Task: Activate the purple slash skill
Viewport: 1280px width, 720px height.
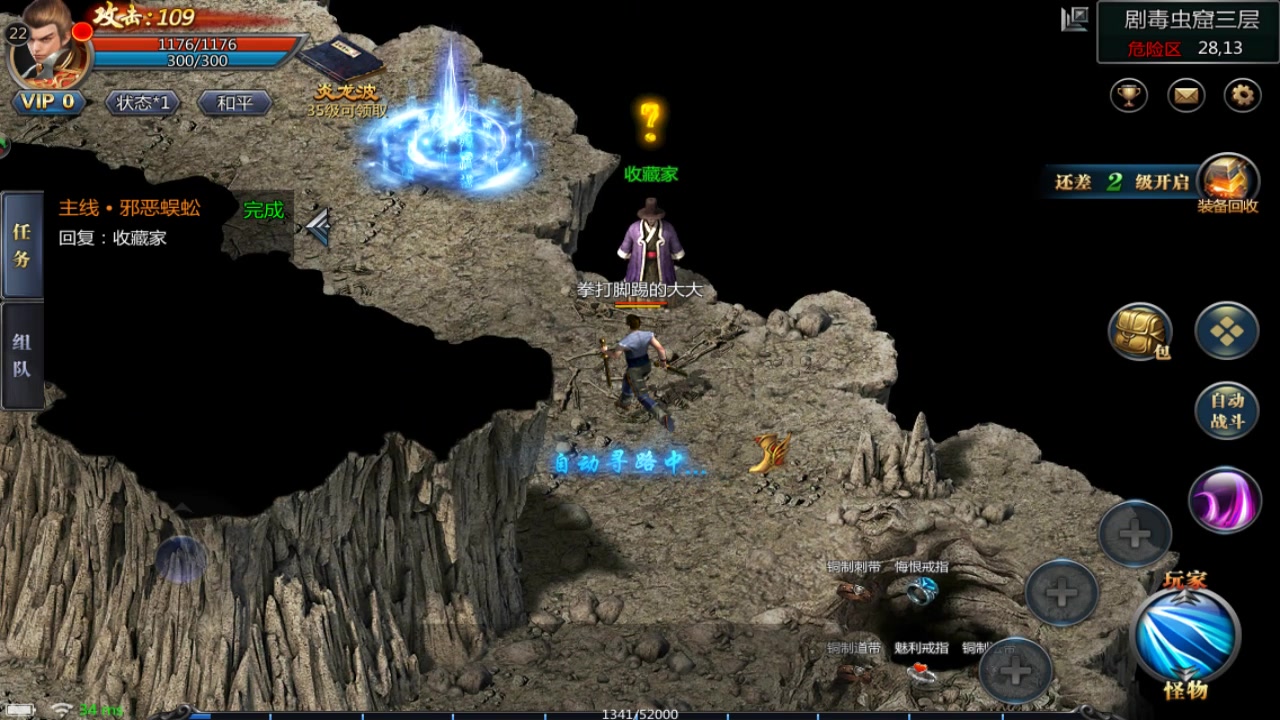Action: tap(1225, 500)
